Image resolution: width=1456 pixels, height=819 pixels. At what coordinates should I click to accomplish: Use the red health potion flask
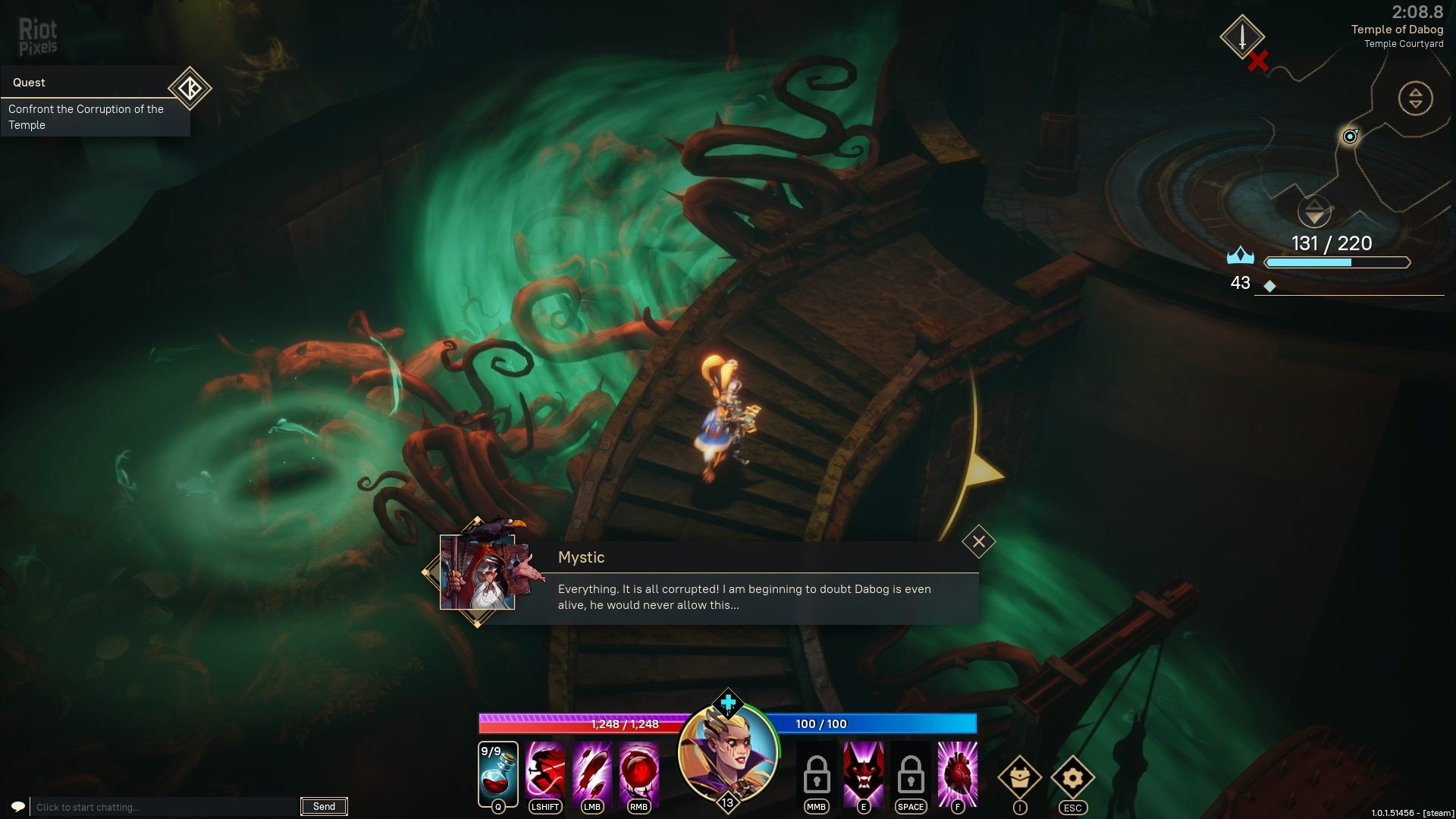498,773
